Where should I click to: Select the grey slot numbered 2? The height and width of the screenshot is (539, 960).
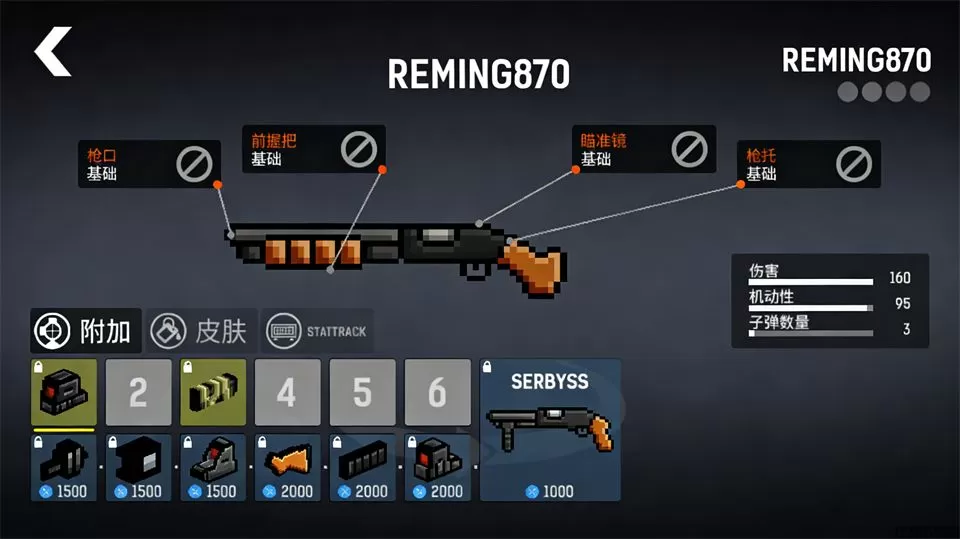point(138,392)
